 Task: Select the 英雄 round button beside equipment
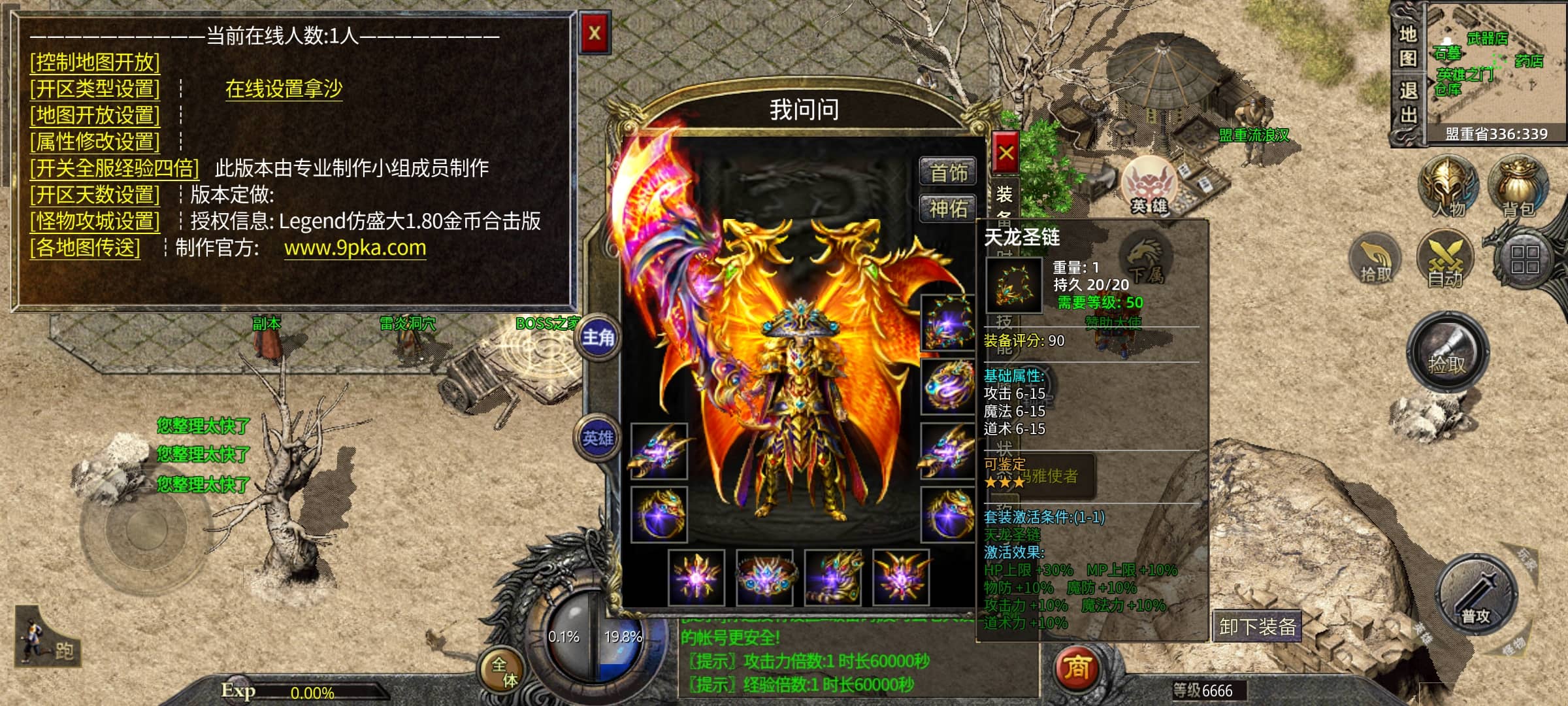click(x=598, y=437)
